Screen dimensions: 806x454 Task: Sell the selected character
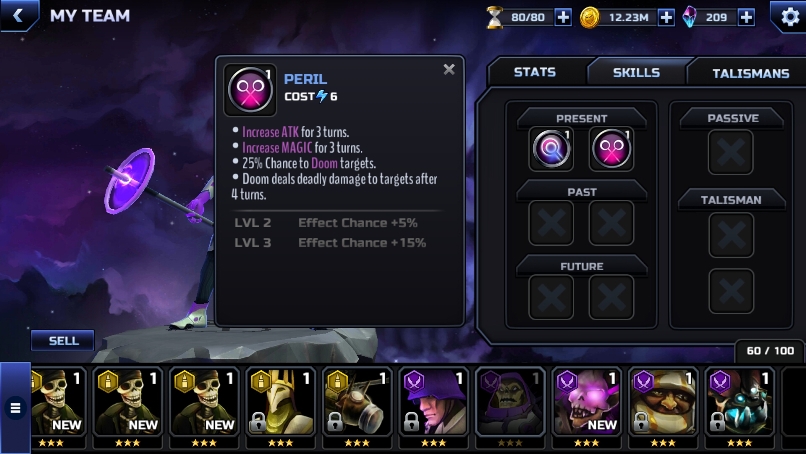[x=63, y=341]
